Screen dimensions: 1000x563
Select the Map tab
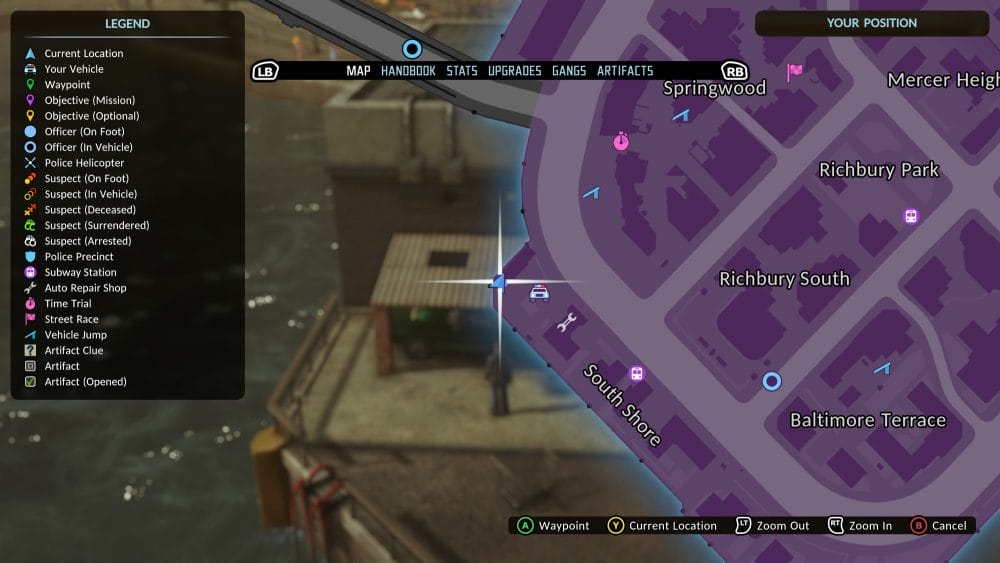(x=358, y=71)
